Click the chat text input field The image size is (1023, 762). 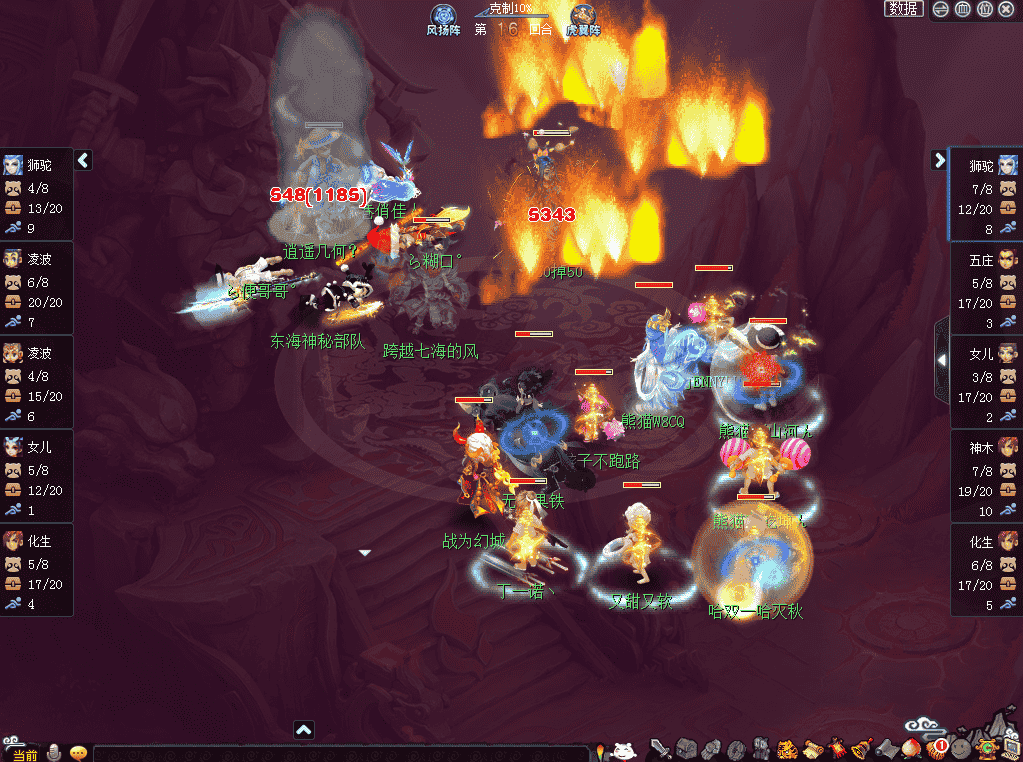[x=340, y=754]
